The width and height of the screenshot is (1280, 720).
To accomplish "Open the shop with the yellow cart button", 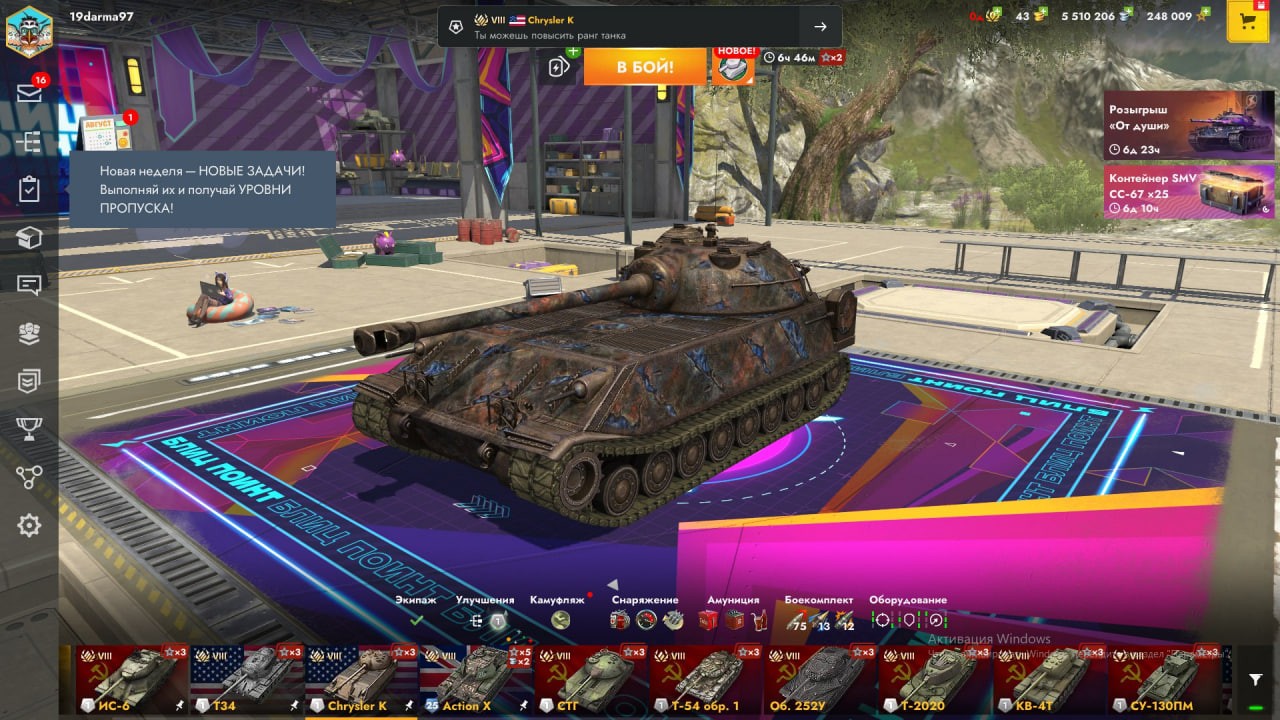I will tap(1247, 22).
